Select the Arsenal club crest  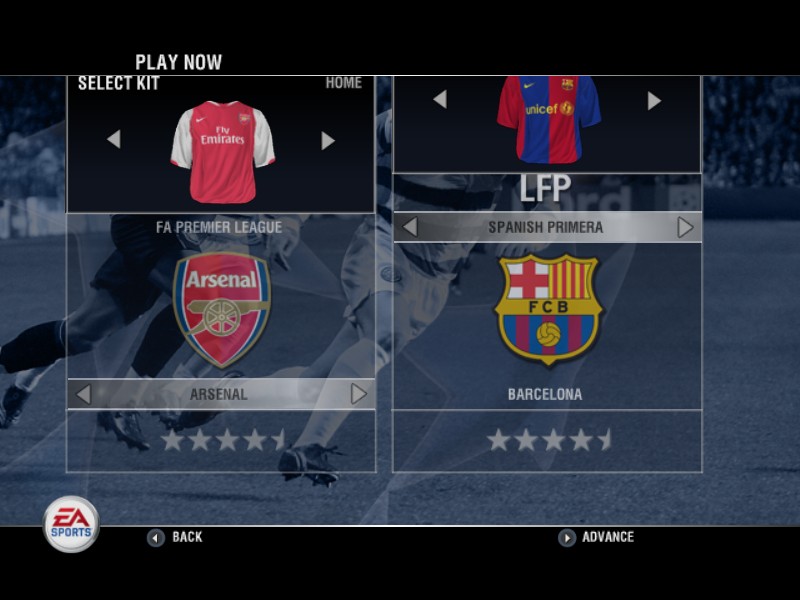(221, 309)
